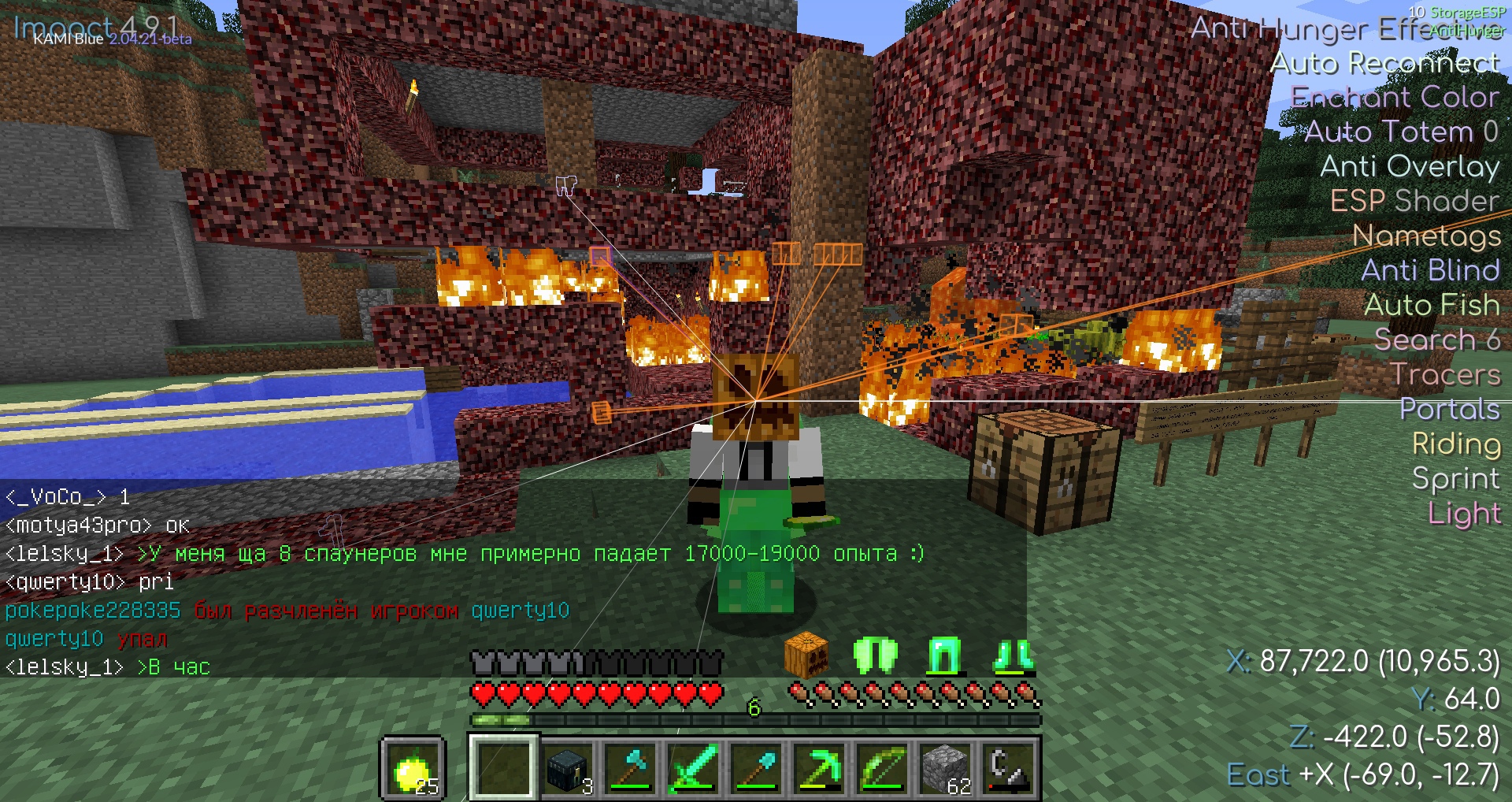The height and width of the screenshot is (802, 1512).
Task: Select the enchanted bow hotbar slot
Action: [x=882, y=770]
